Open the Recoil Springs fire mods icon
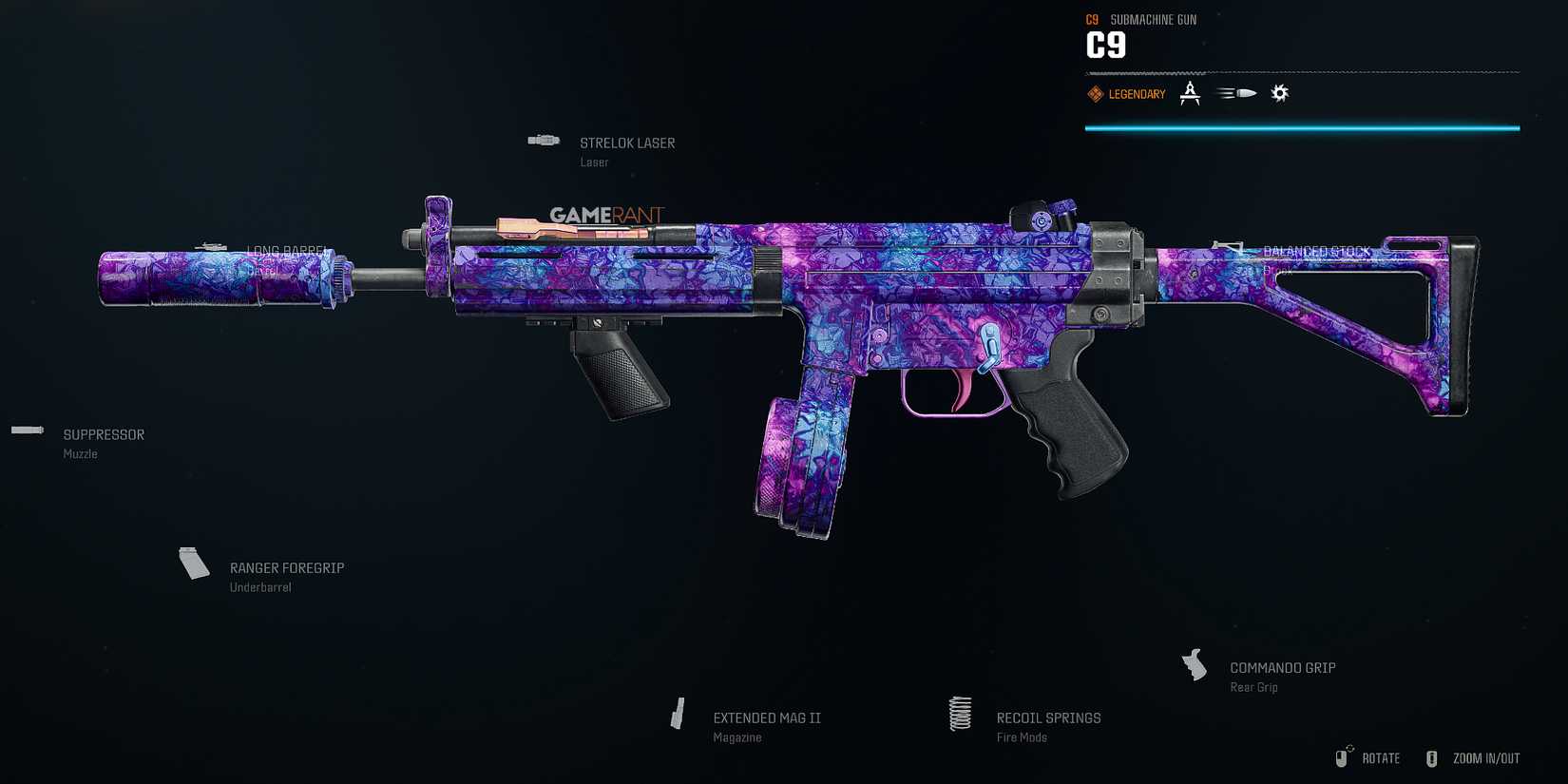Viewport: 1568px width, 784px height. (960, 714)
